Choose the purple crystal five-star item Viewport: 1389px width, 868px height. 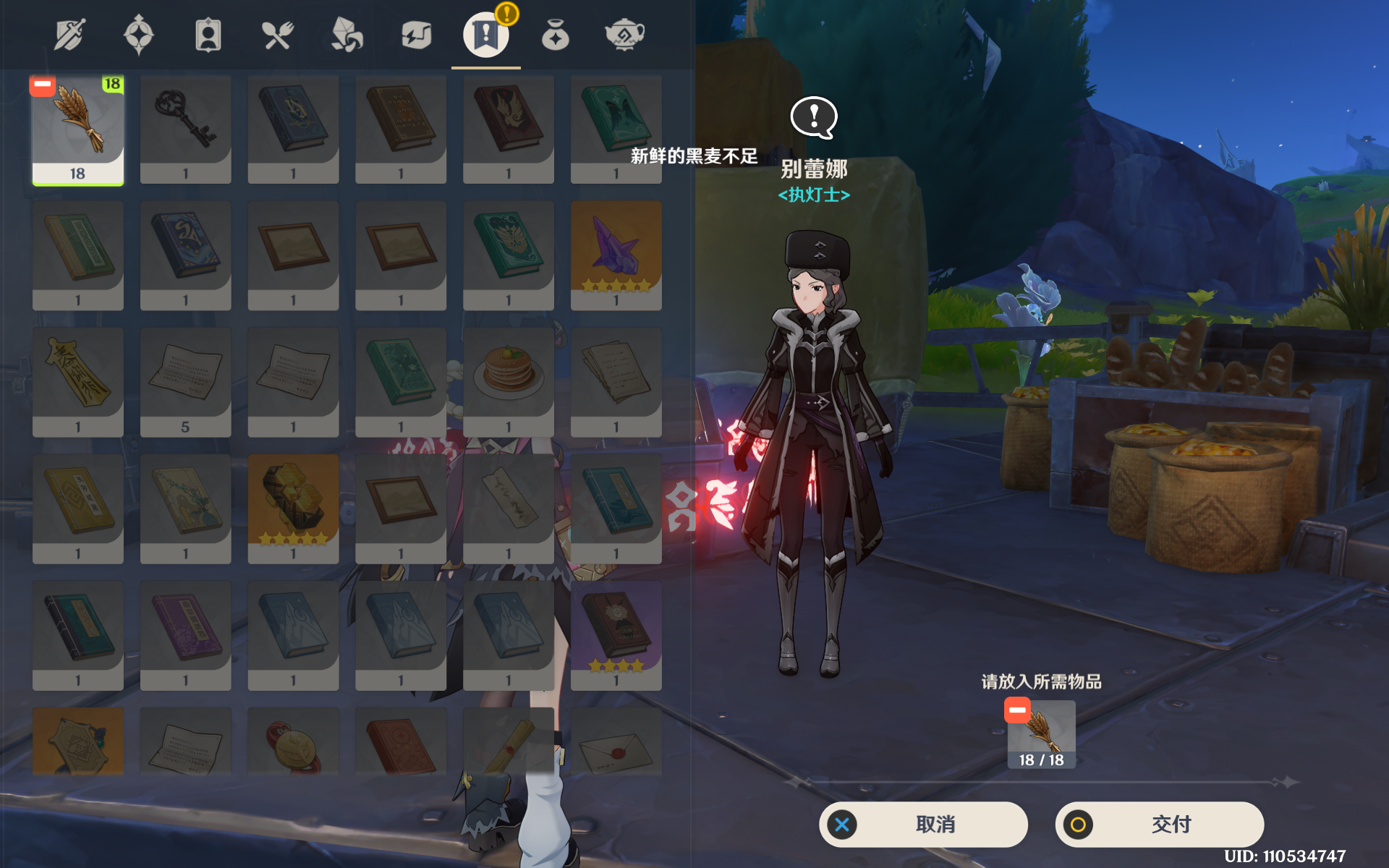tap(616, 256)
